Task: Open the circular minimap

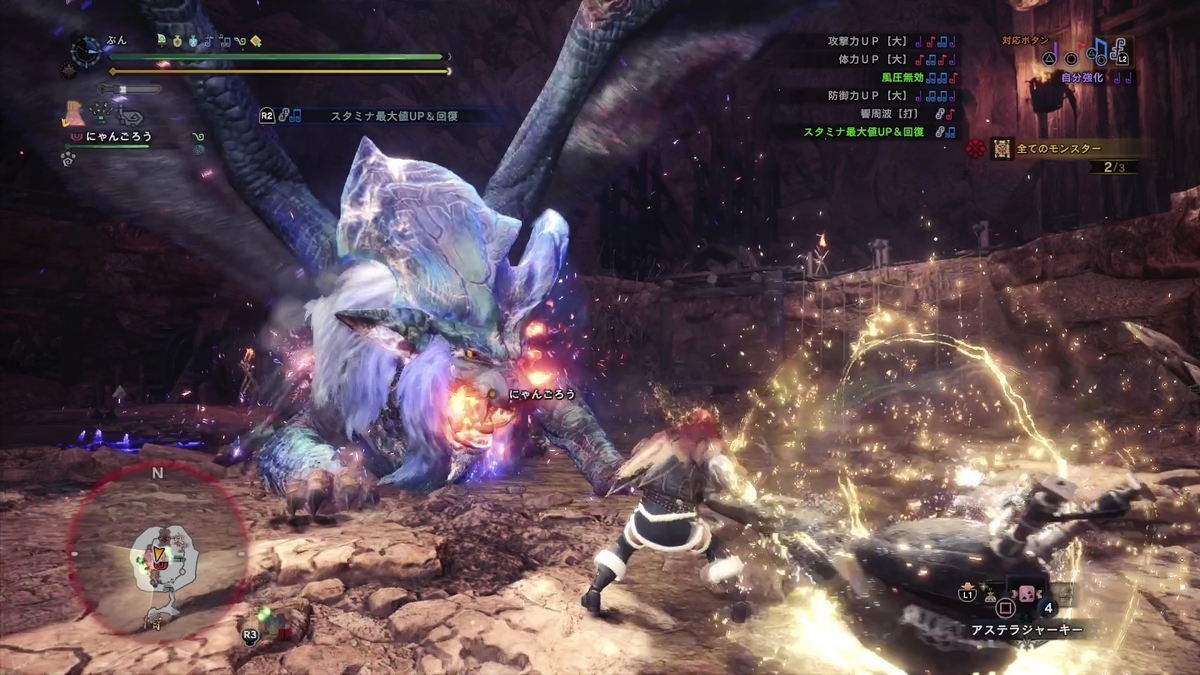Action: tap(158, 550)
